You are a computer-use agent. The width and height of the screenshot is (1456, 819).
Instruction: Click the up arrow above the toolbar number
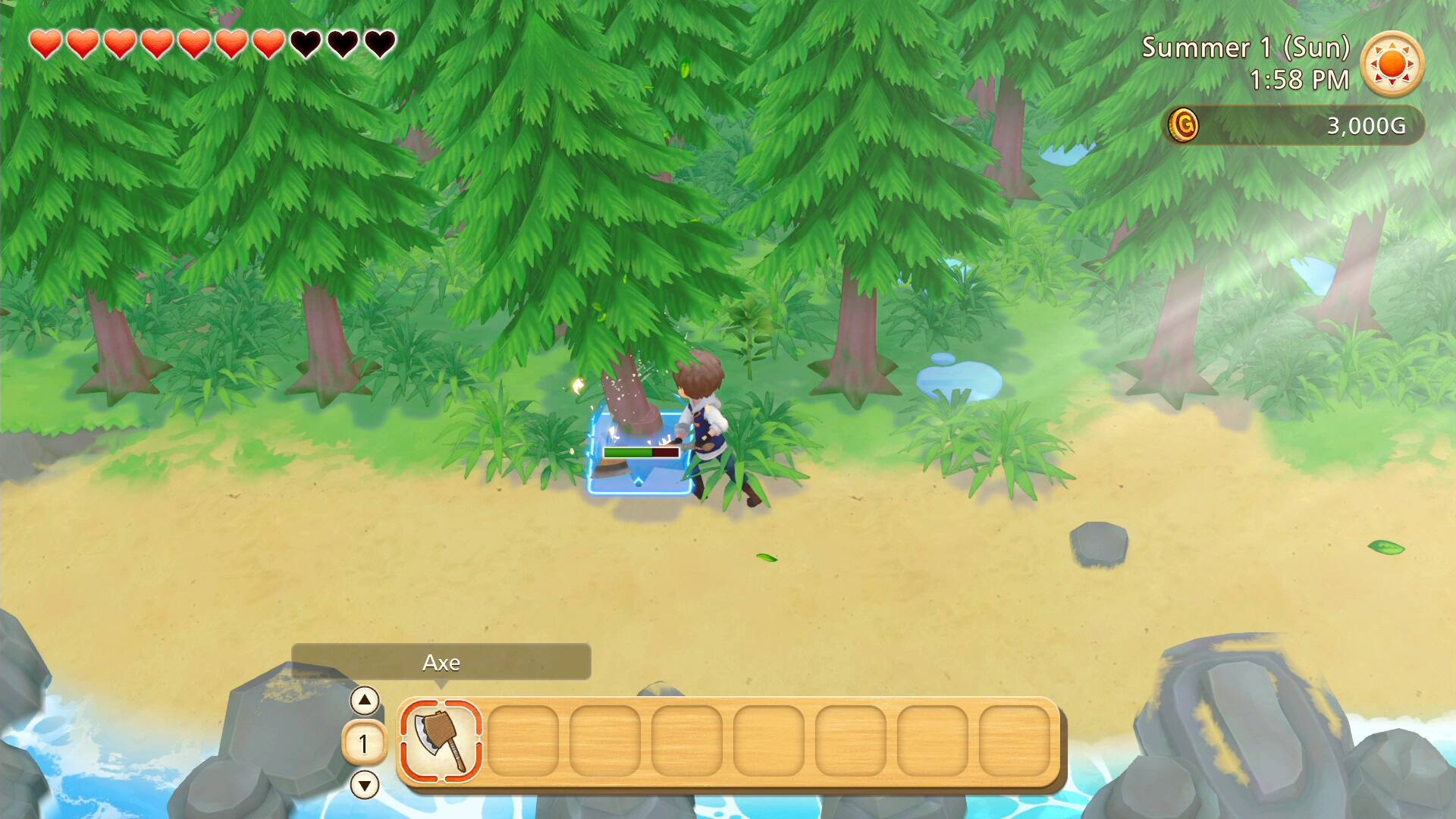coord(366,701)
